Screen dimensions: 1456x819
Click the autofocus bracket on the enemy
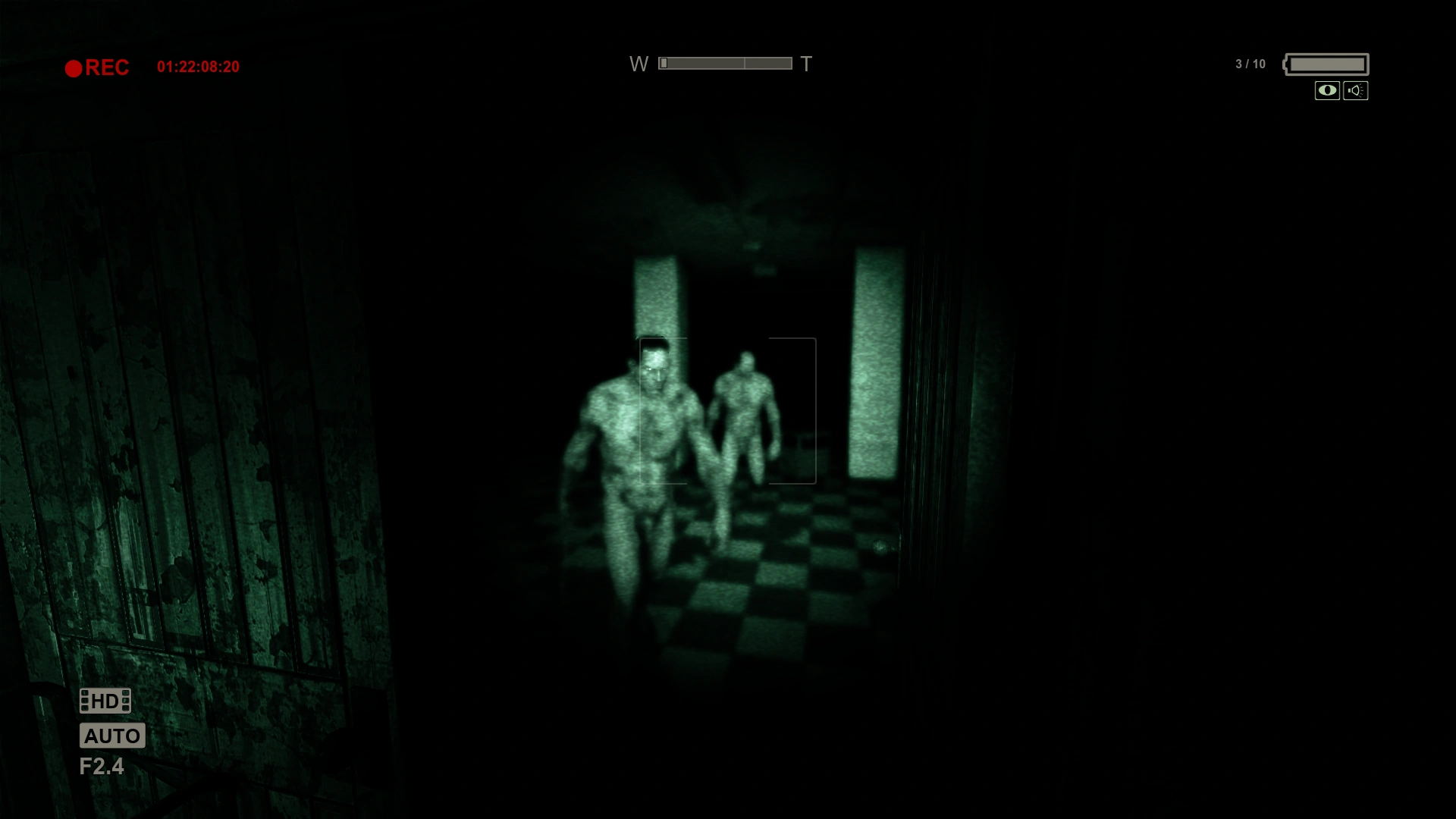coord(726,409)
